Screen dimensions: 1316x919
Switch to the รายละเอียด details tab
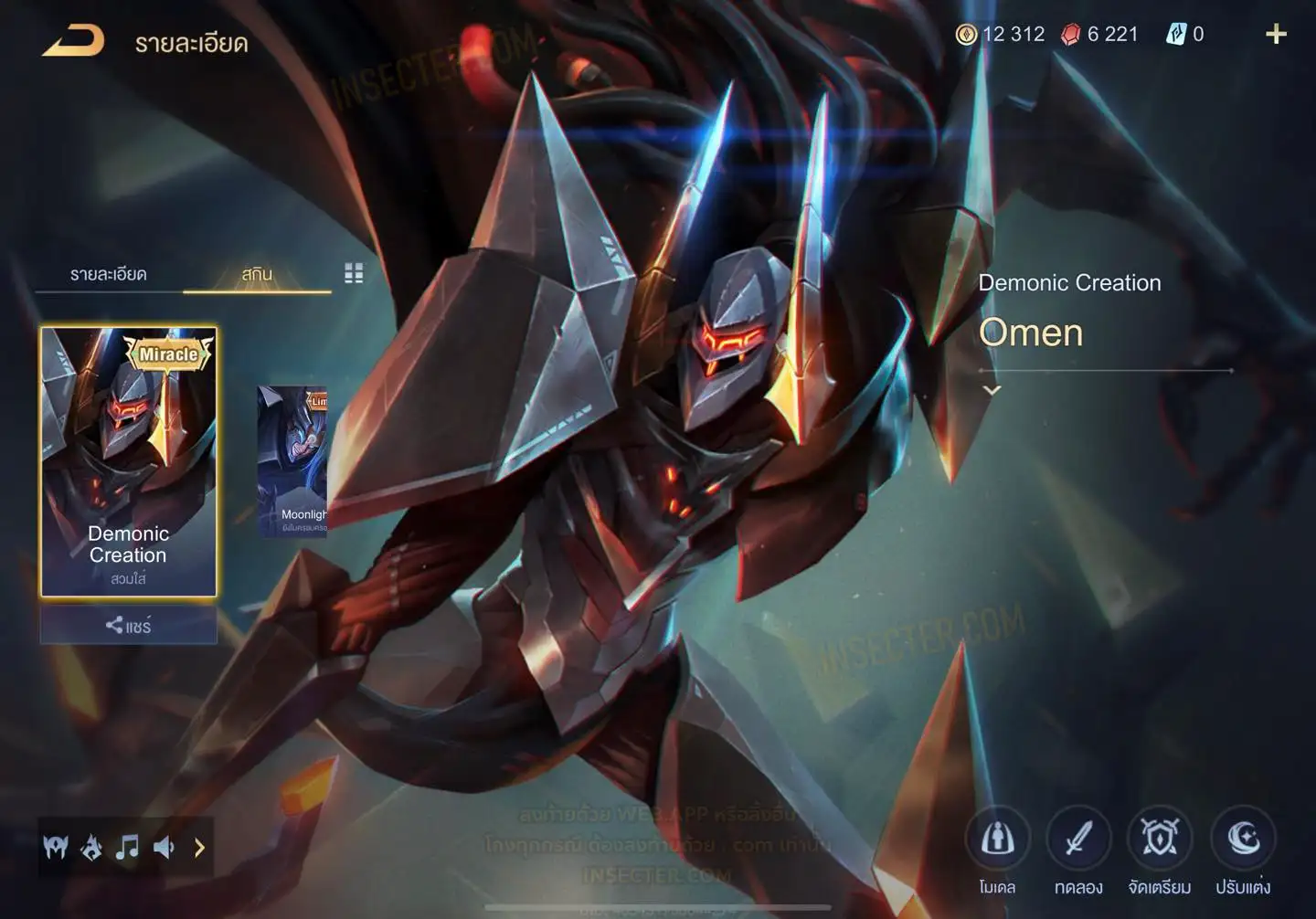[x=108, y=274]
